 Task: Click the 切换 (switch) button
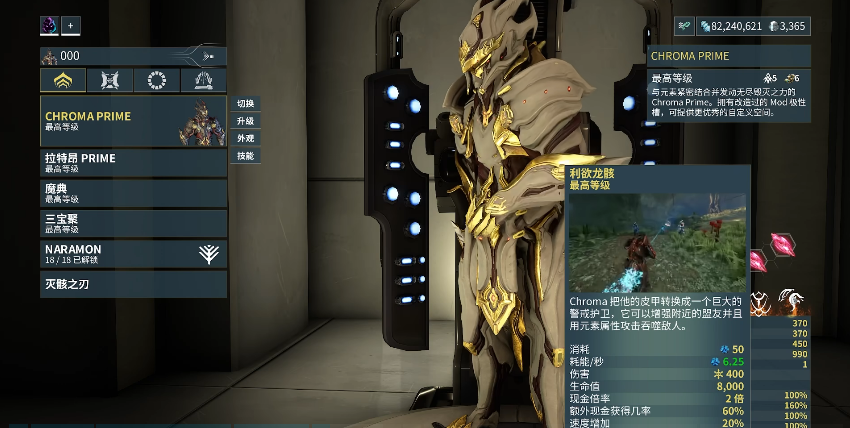(245, 104)
